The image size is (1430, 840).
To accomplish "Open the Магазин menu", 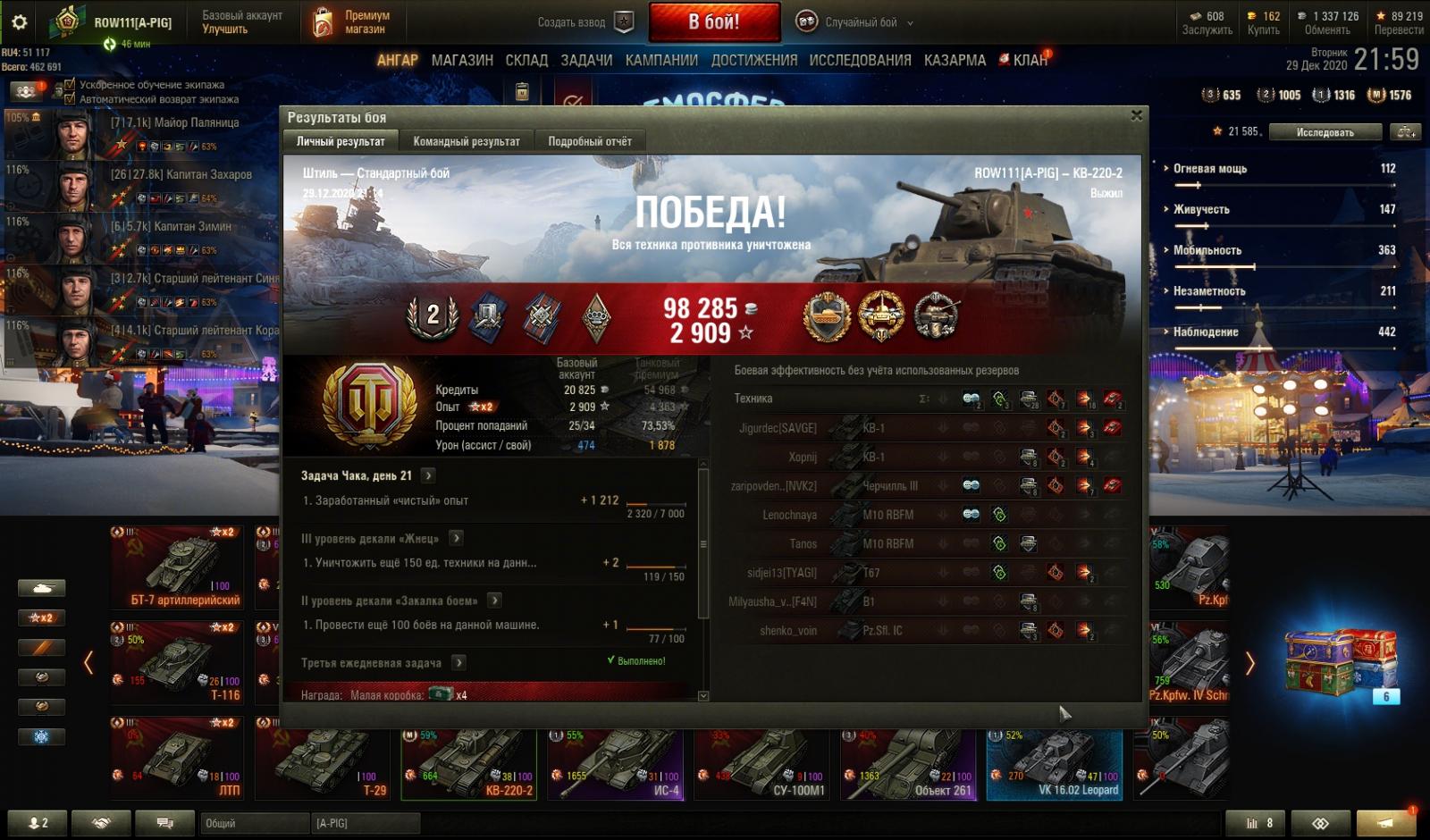I will coord(462,60).
